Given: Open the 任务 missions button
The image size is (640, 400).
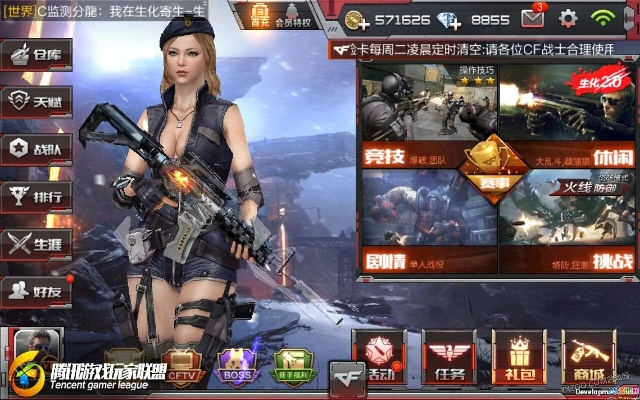Looking at the screenshot, I should (x=449, y=359).
